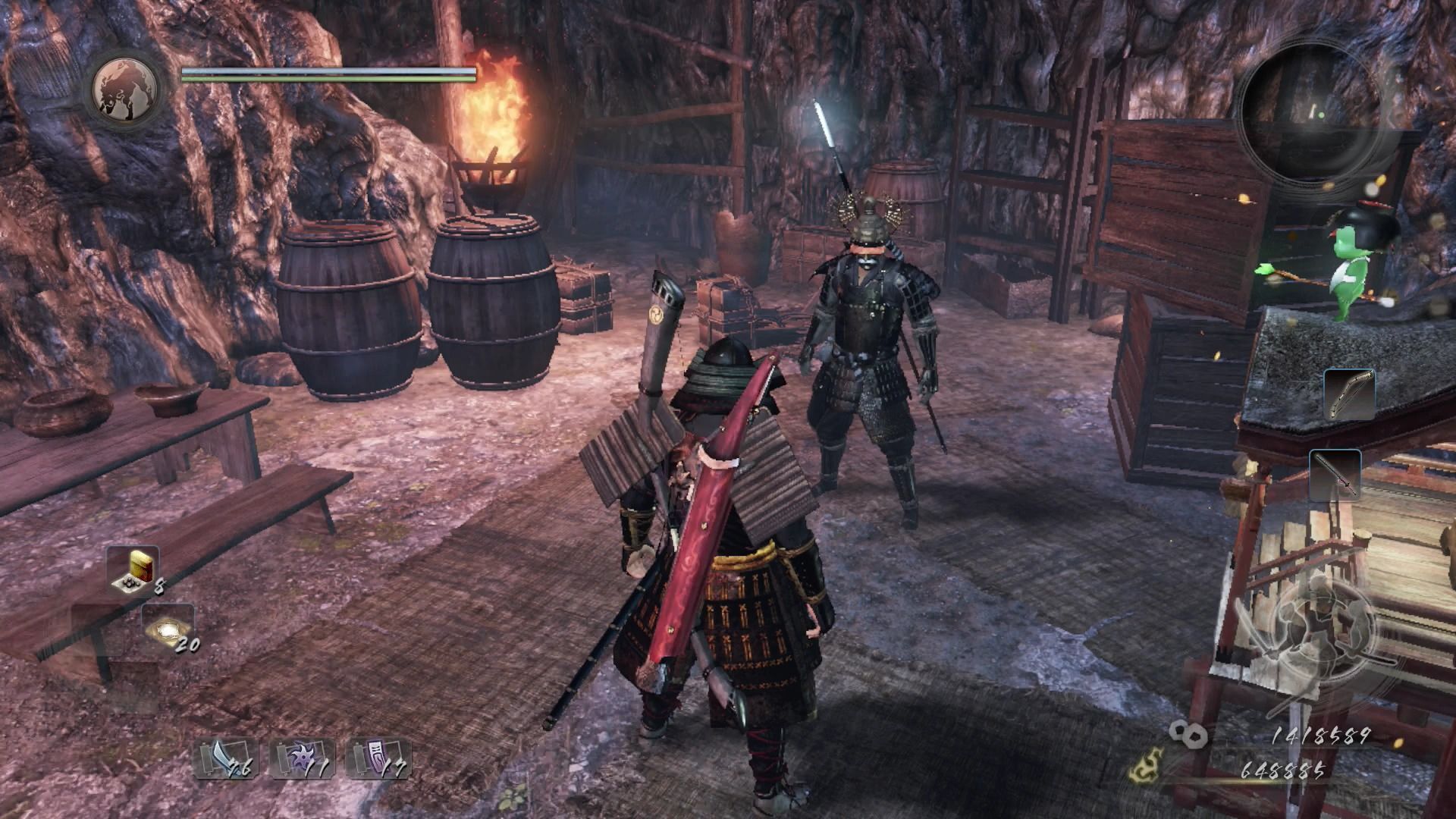Use the shuriken scroll shortcut
The height and width of the screenshot is (819, 1456).
tap(302, 757)
